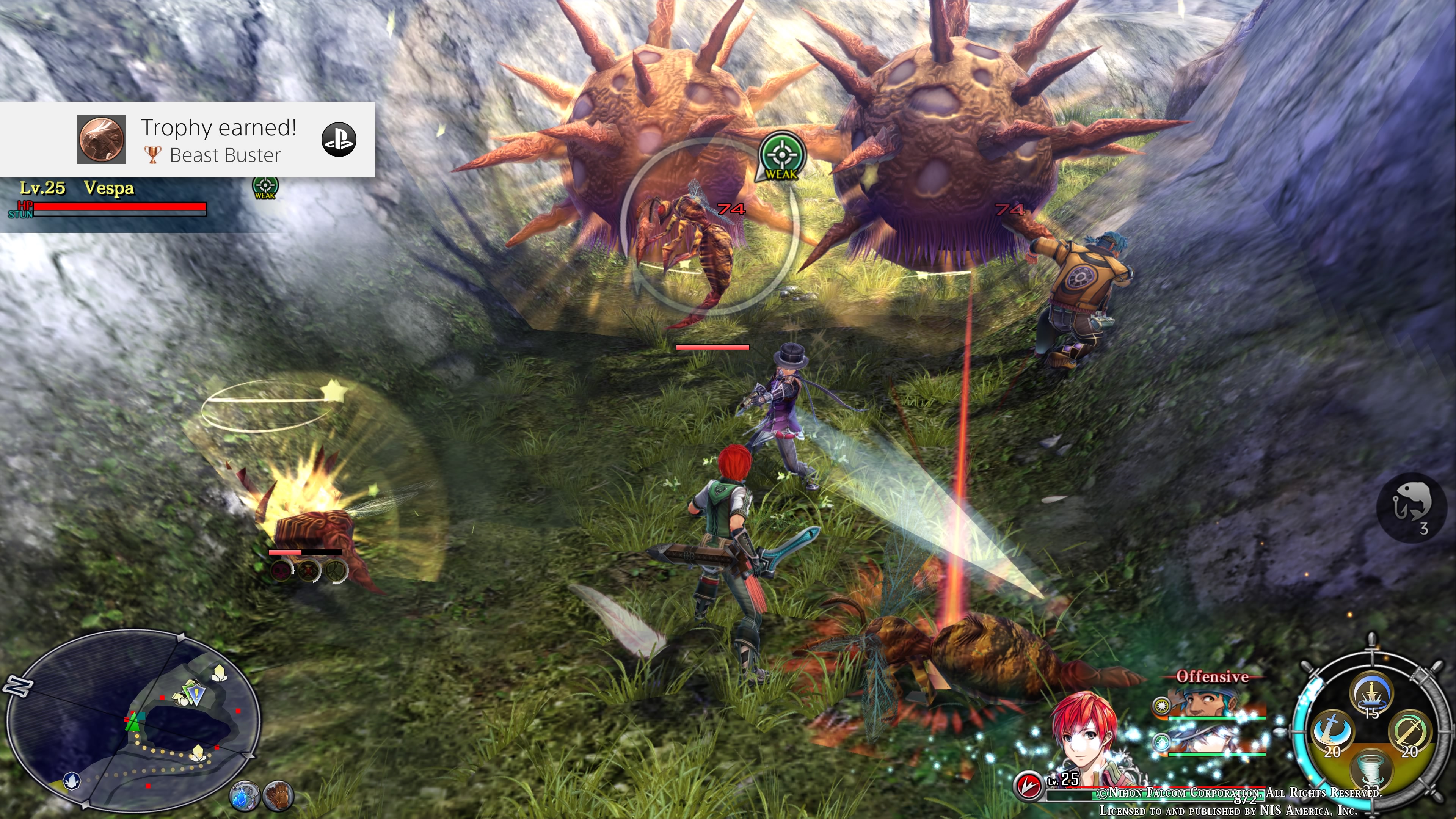Click the blue octagon crystal marker on minimap
This screenshot has width=1456, height=819.
tap(72, 781)
